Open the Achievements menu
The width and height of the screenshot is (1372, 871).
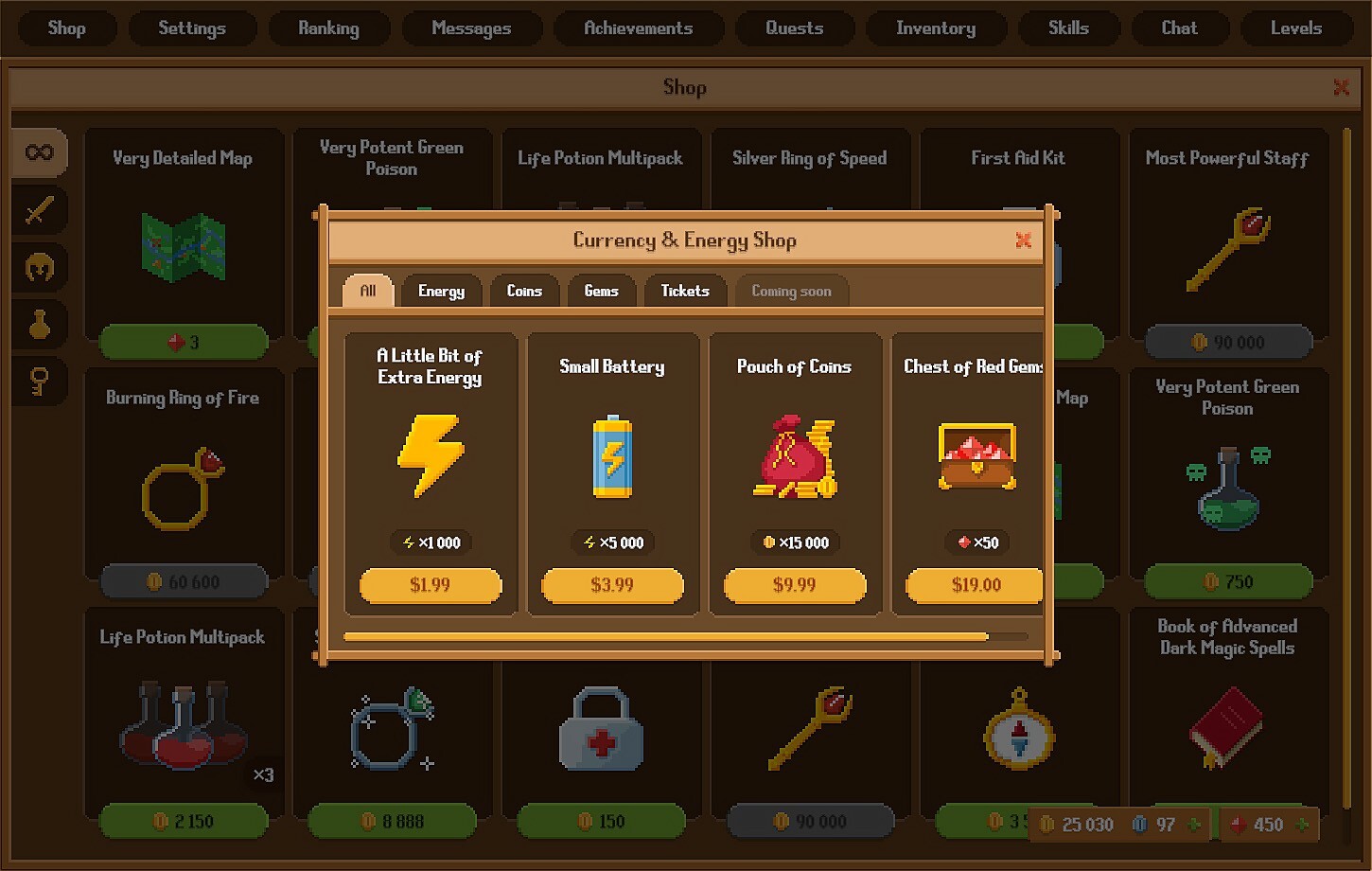pyautogui.click(x=639, y=27)
